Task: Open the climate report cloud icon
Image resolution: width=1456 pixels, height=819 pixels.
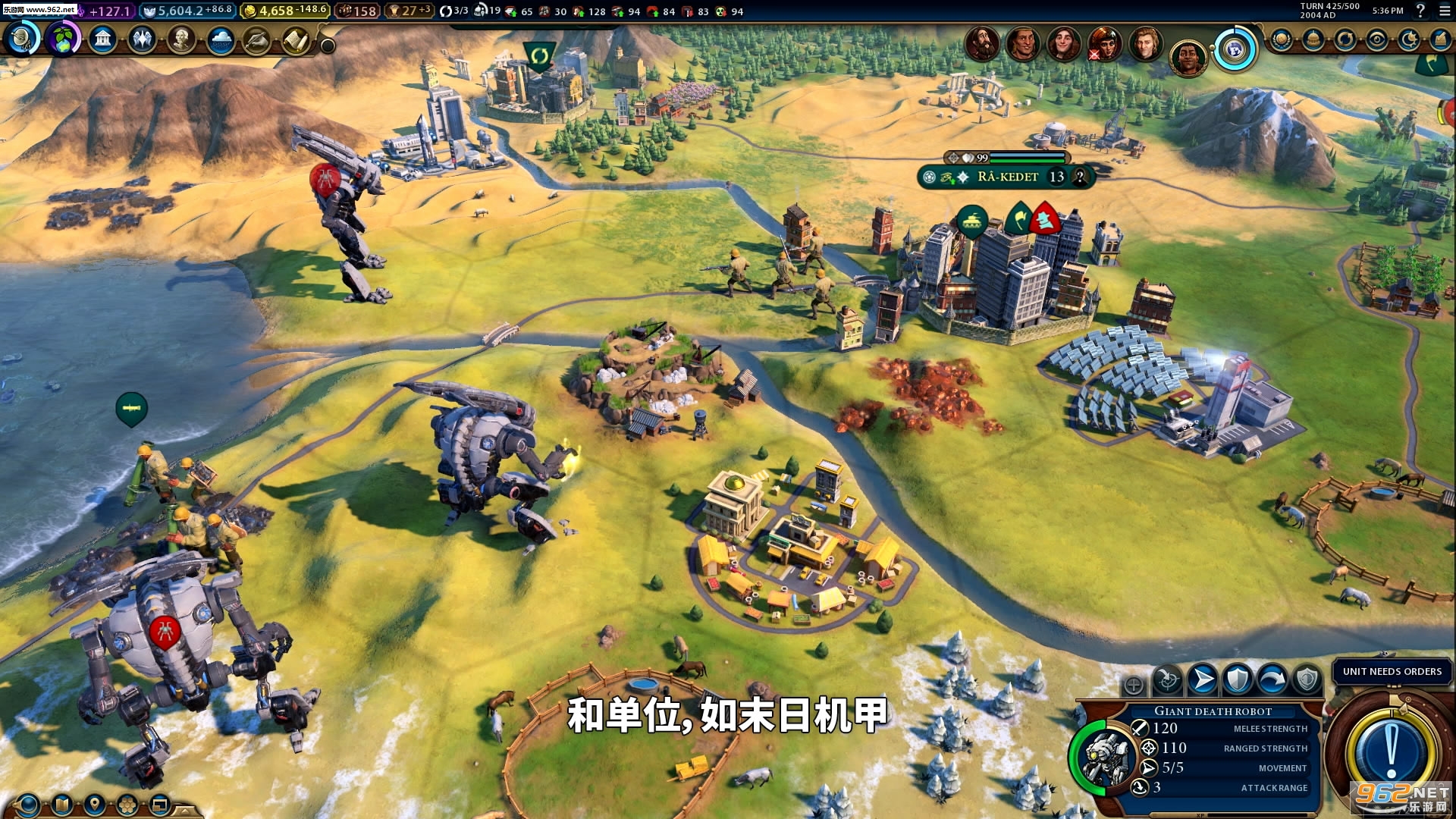Action: [x=221, y=39]
